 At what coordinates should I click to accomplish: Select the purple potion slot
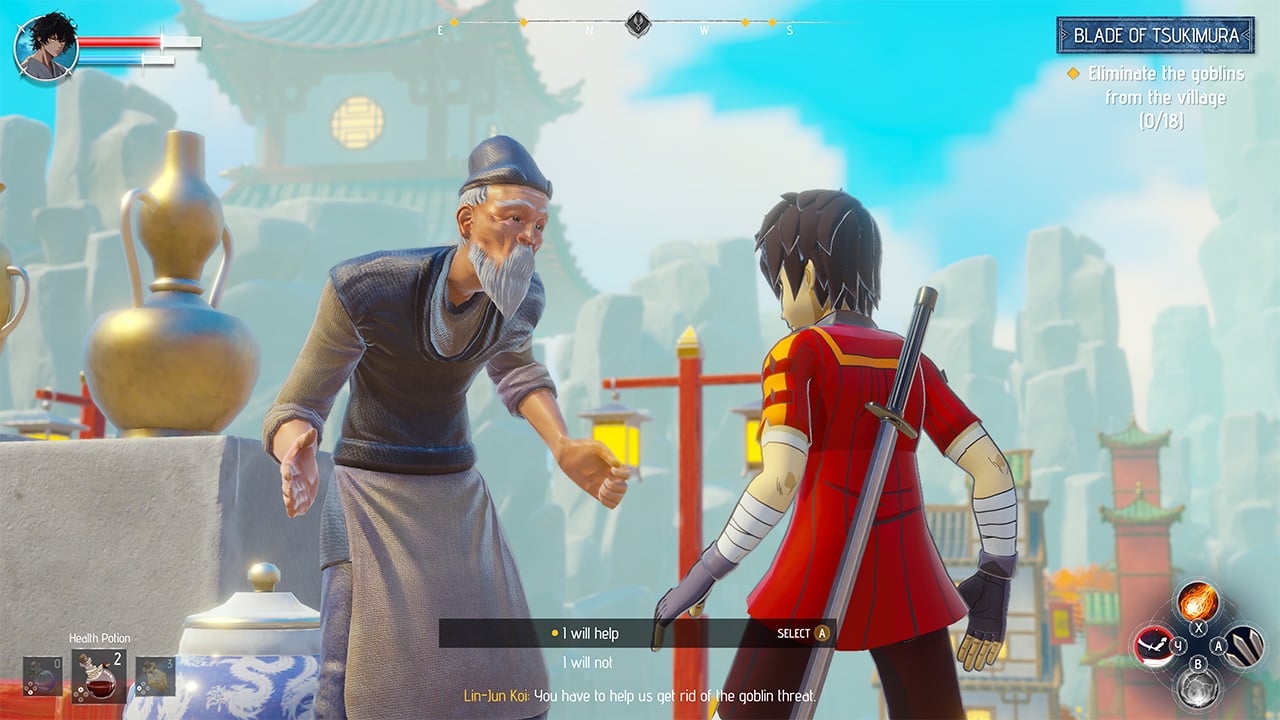tap(42, 676)
